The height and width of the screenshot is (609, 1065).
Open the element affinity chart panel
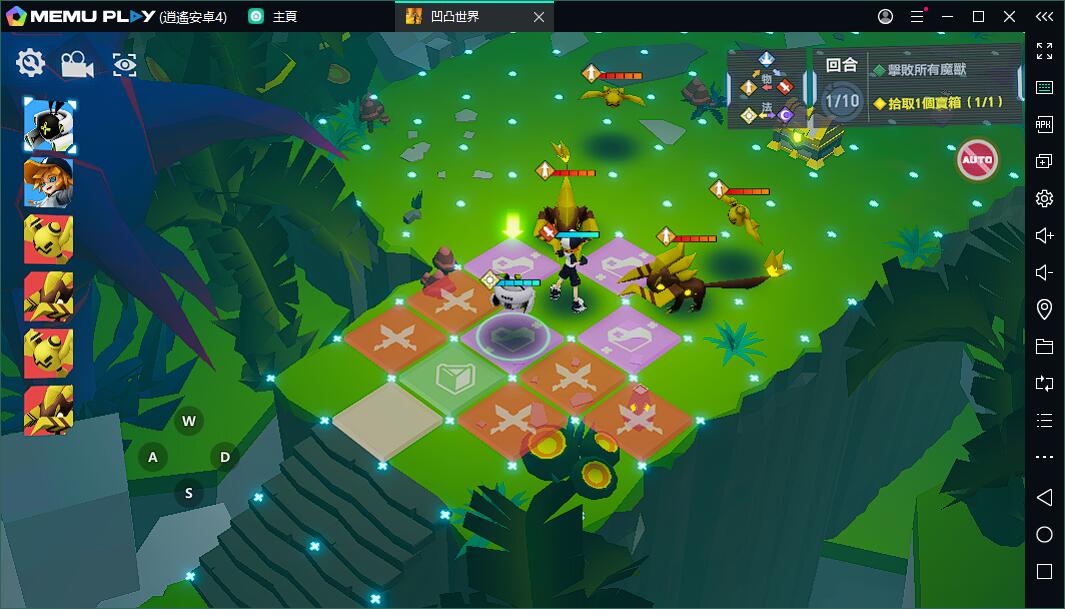[x=767, y=88]
